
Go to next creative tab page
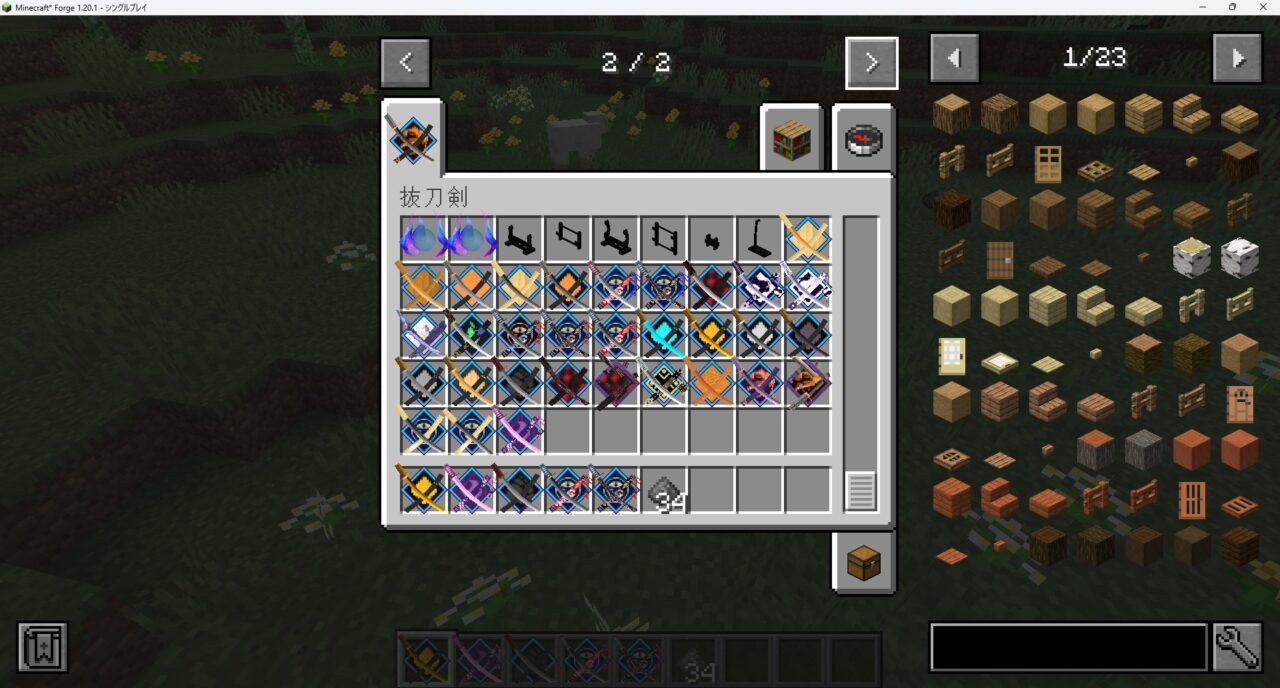click(x=871, y=63)
